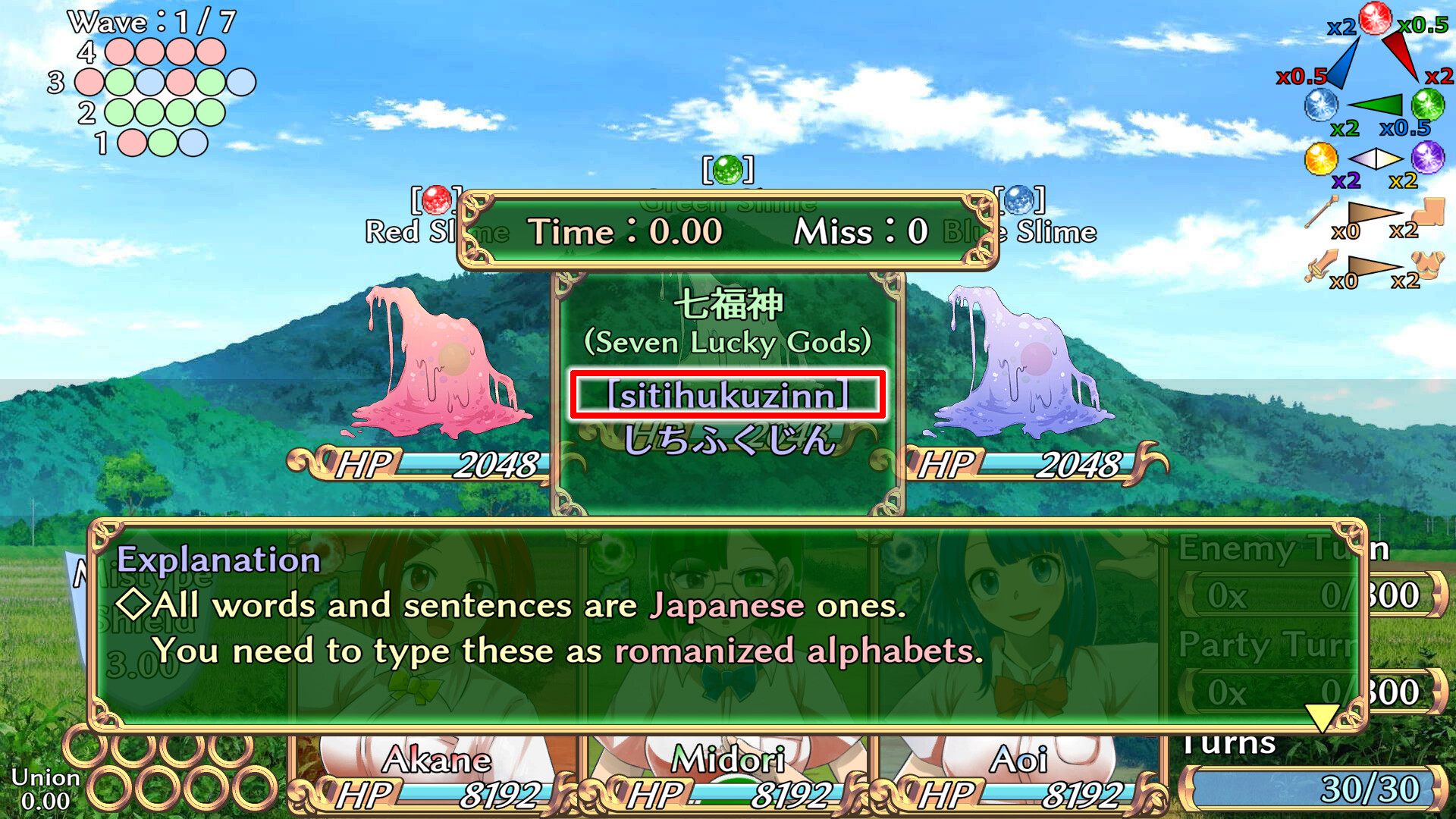
Task: Select the red orb above Red Slime
Action: (x=437, y=199)
